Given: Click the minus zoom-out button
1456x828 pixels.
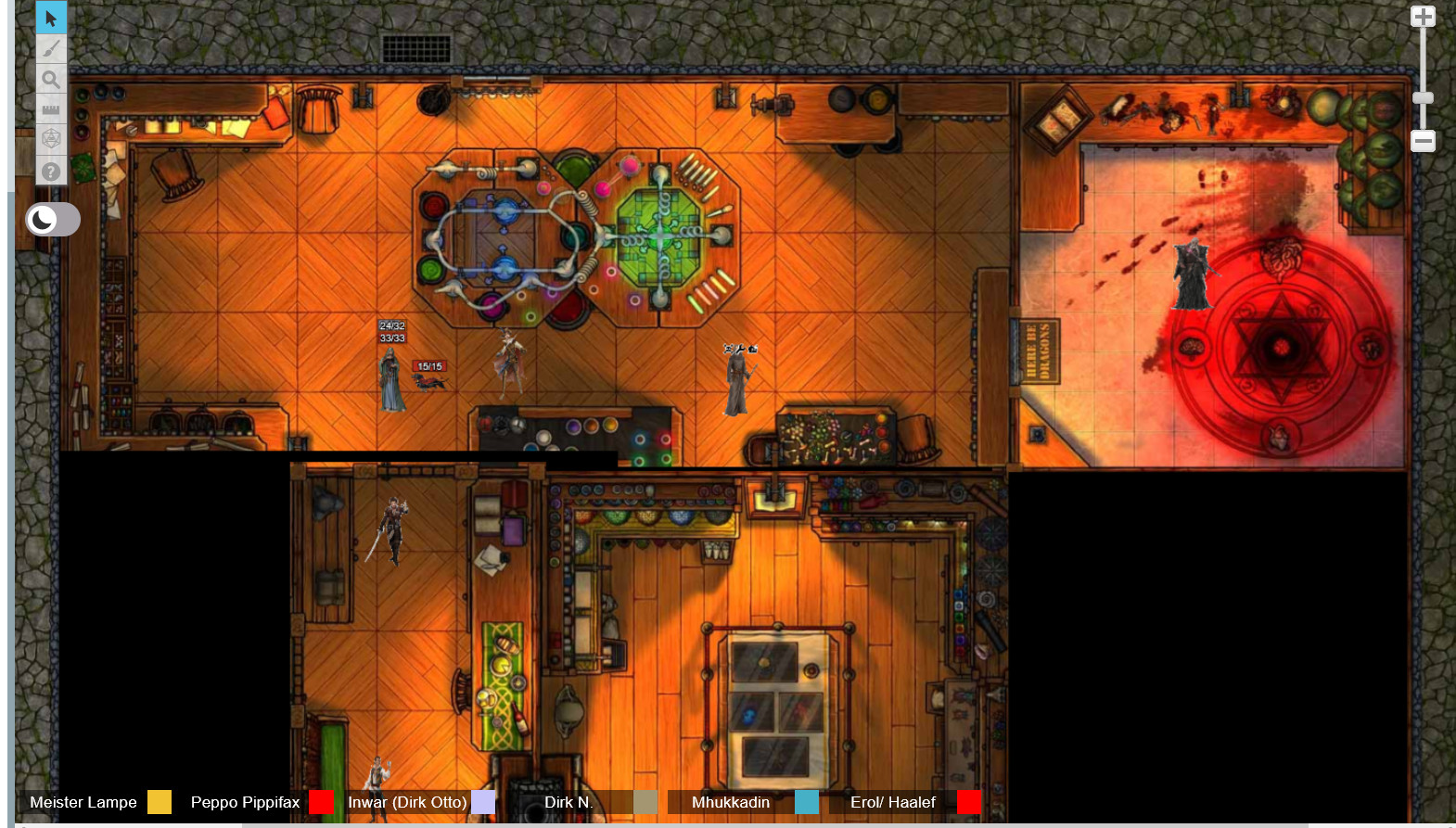Looking at the screenshot, I should pos(1423,141).
